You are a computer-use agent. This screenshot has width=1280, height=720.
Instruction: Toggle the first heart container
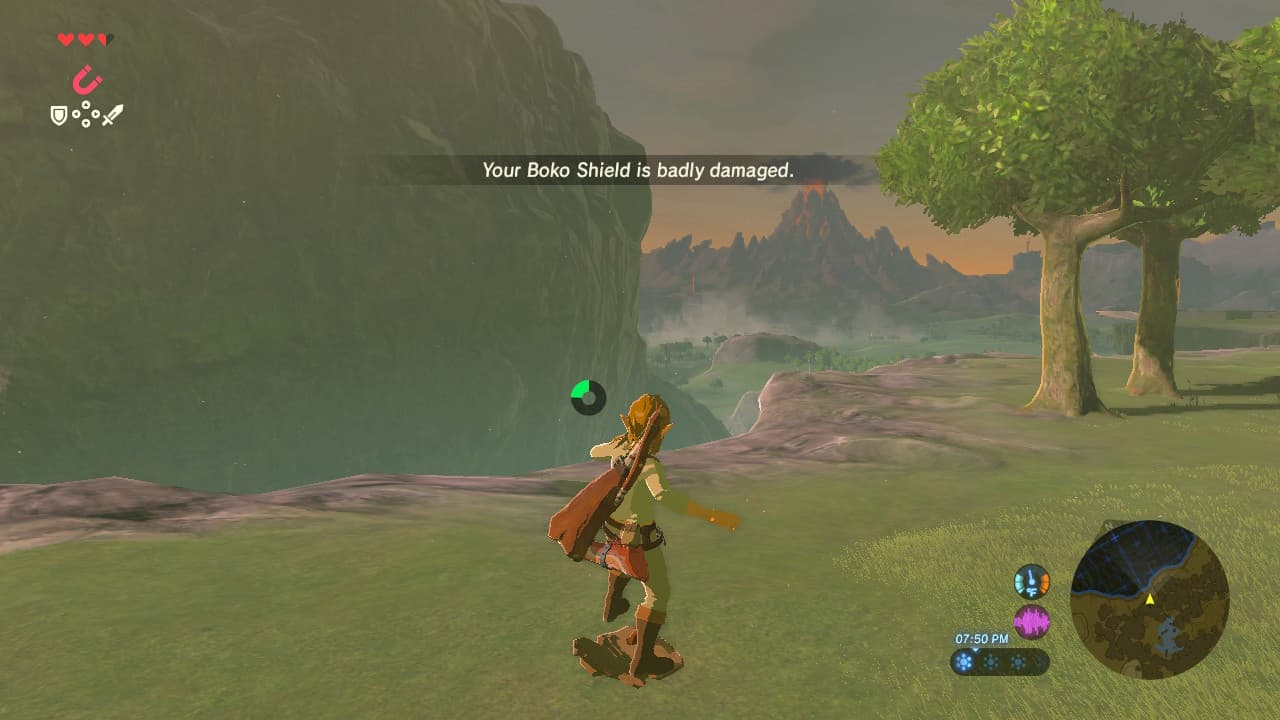click(67, 40)
